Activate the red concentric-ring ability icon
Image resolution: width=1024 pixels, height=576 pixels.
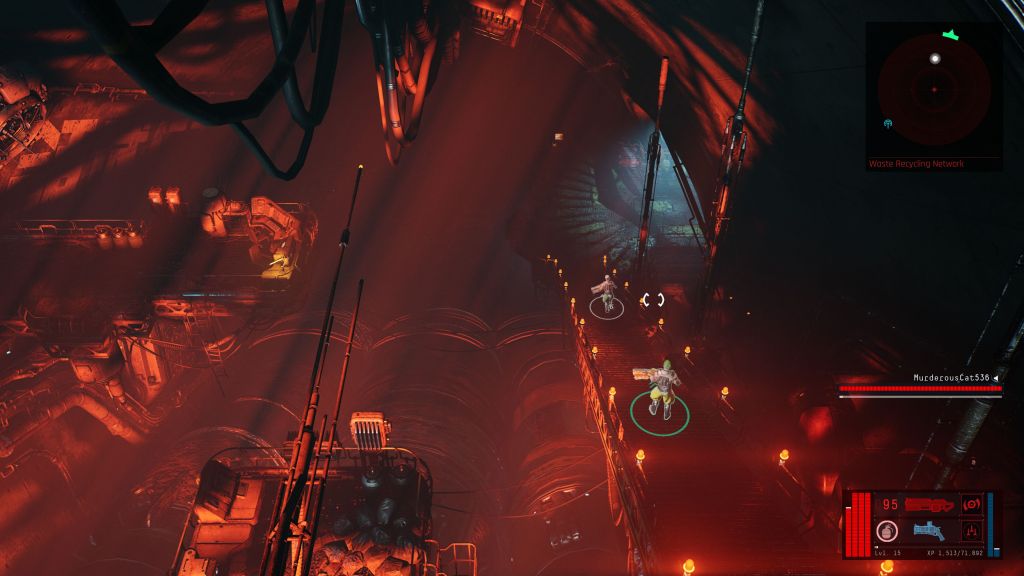pyautogui.click(x=971, y=504)
